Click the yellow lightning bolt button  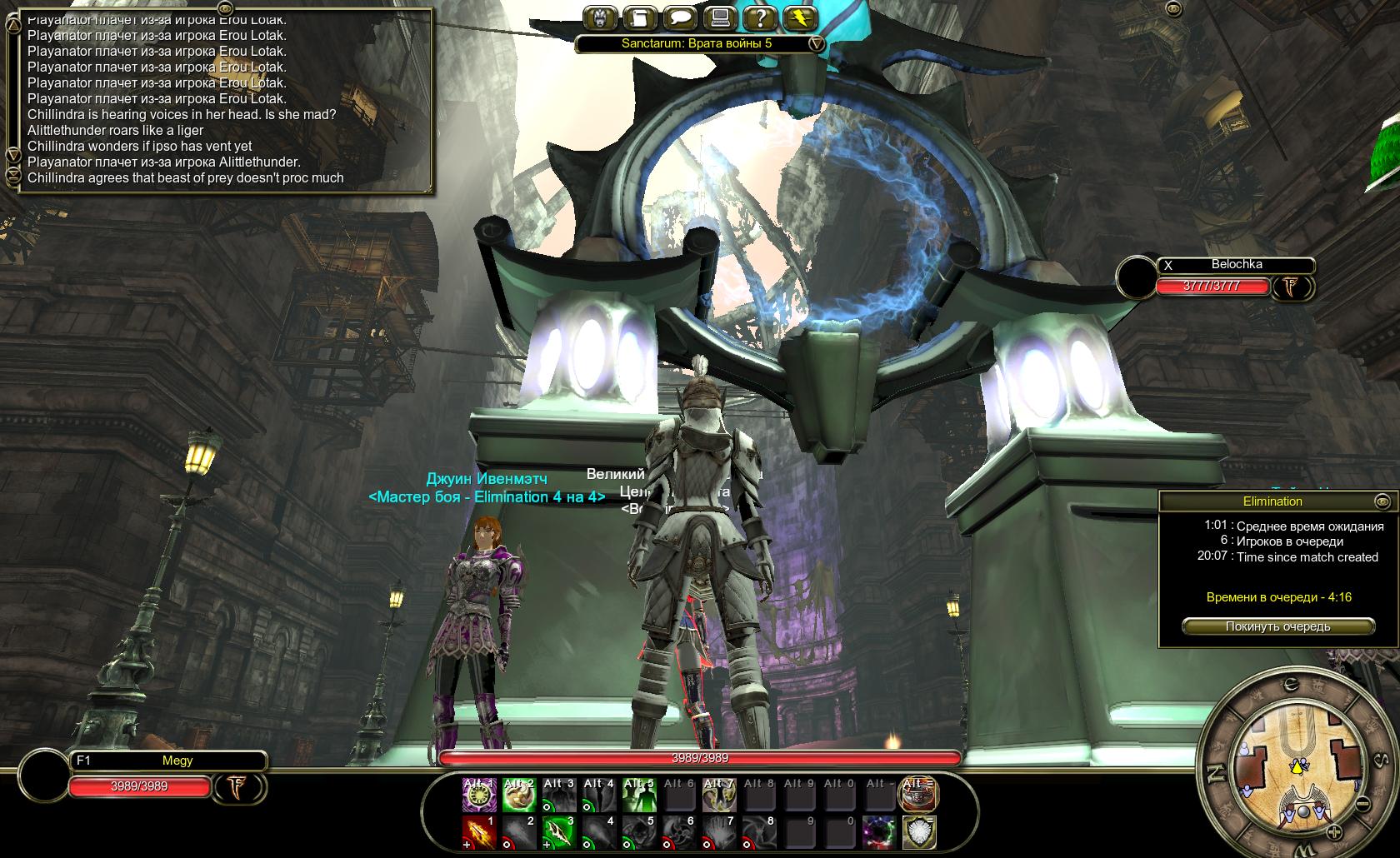pyautogui.click(x=798, y=18)
